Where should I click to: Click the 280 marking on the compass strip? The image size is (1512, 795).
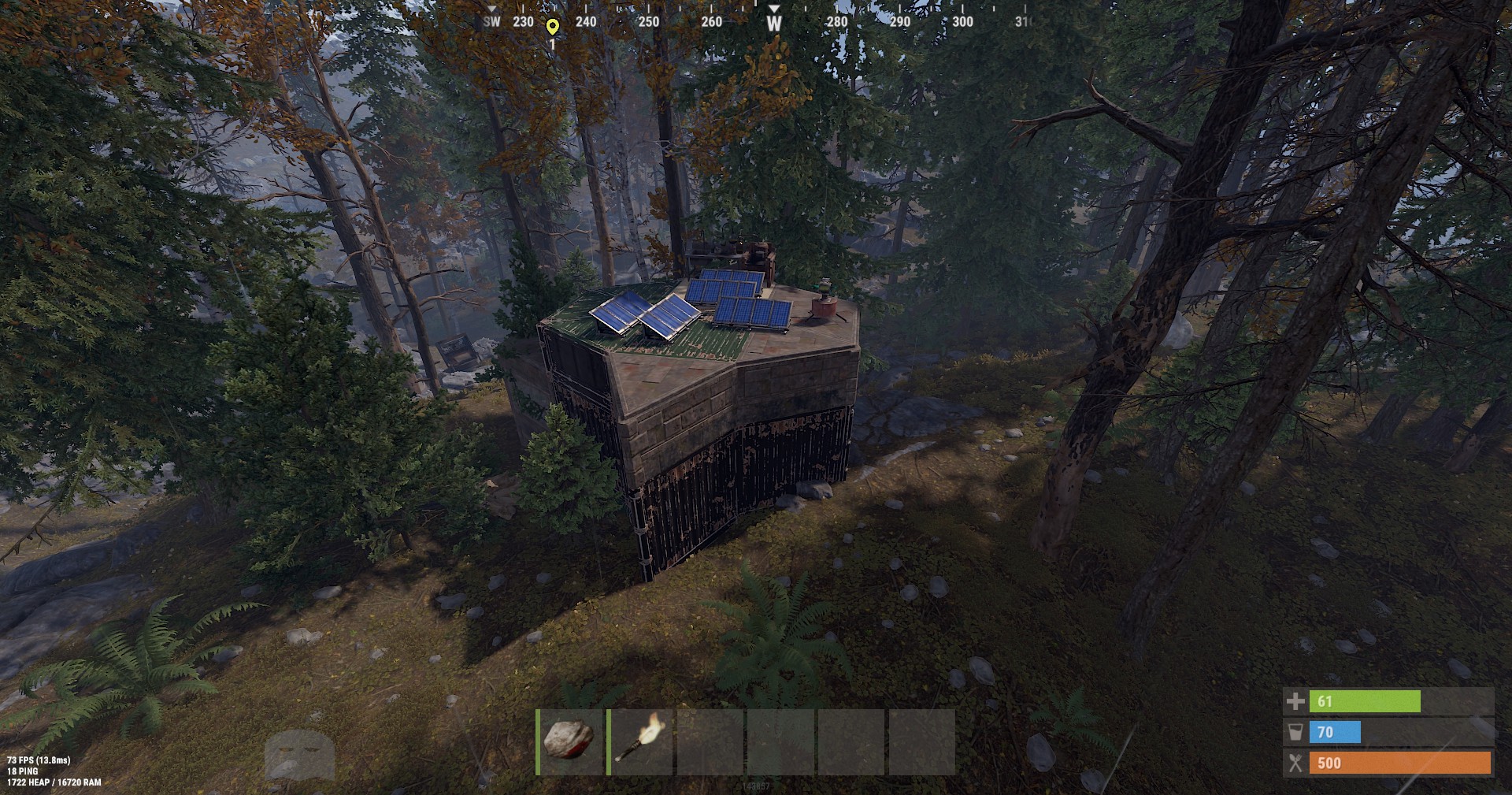(836, 23)
